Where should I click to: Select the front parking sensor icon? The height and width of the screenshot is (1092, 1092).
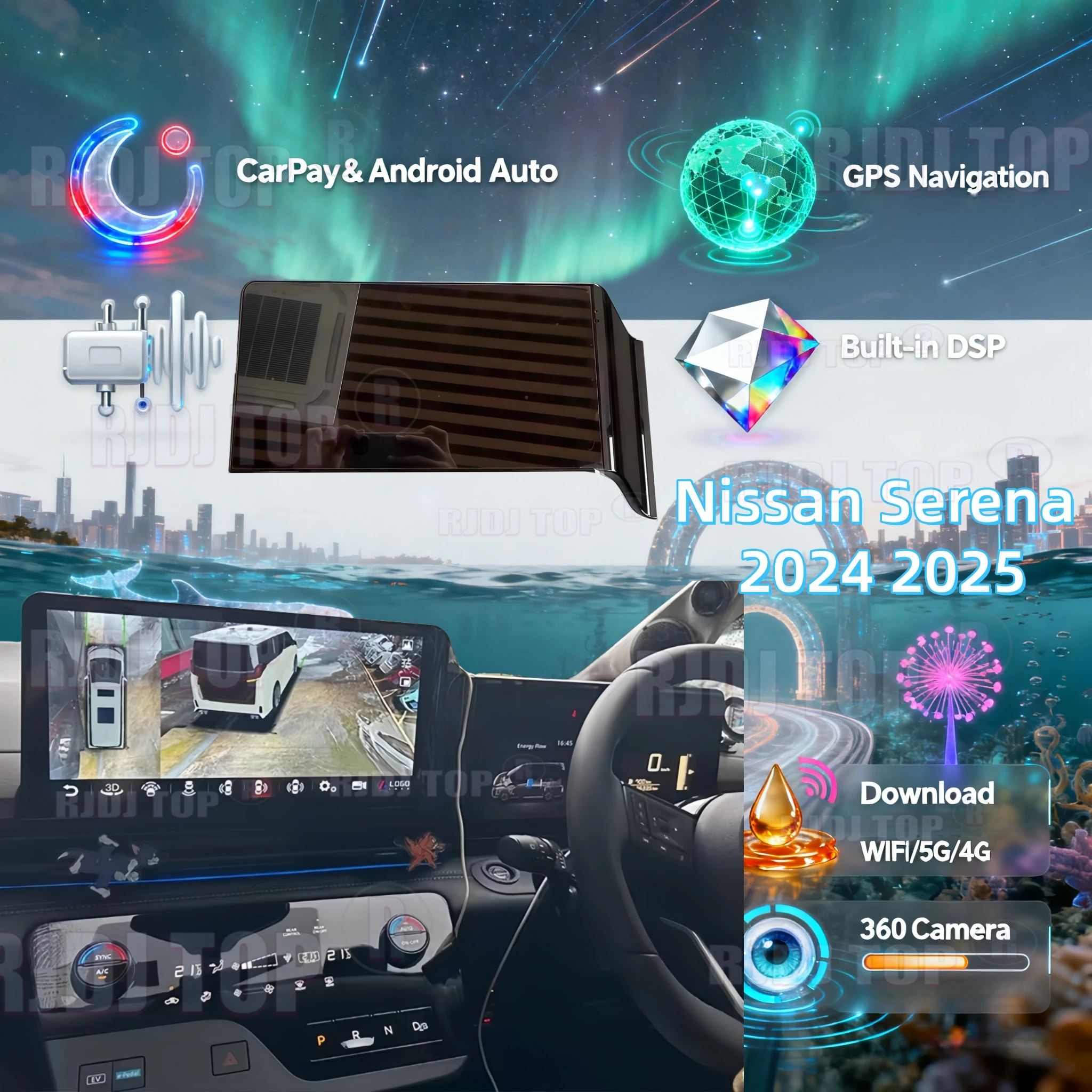coord(151,789)
